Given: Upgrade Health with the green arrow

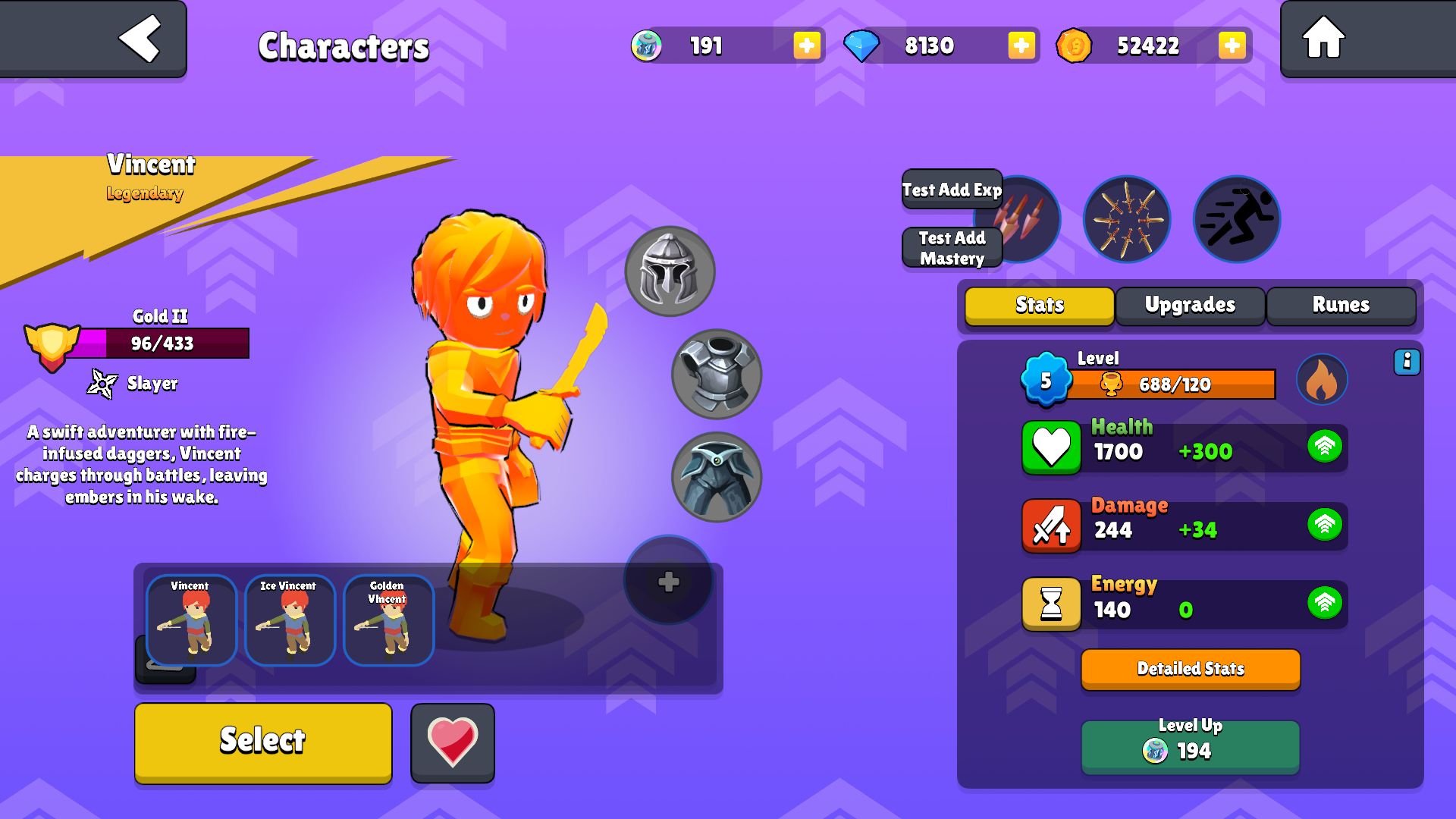Looking at the screenshot, I should pyautogui.click(x=1325, y=447).
